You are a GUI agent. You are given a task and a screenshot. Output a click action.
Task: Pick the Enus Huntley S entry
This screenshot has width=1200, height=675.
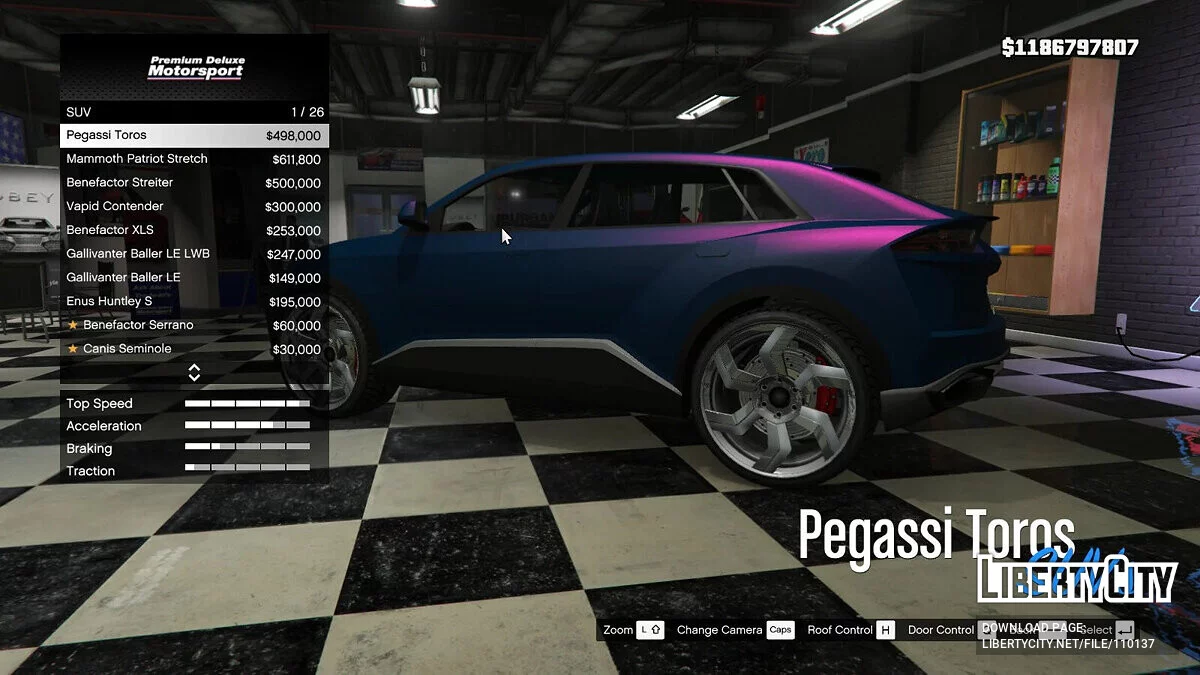tap(194, 302)
